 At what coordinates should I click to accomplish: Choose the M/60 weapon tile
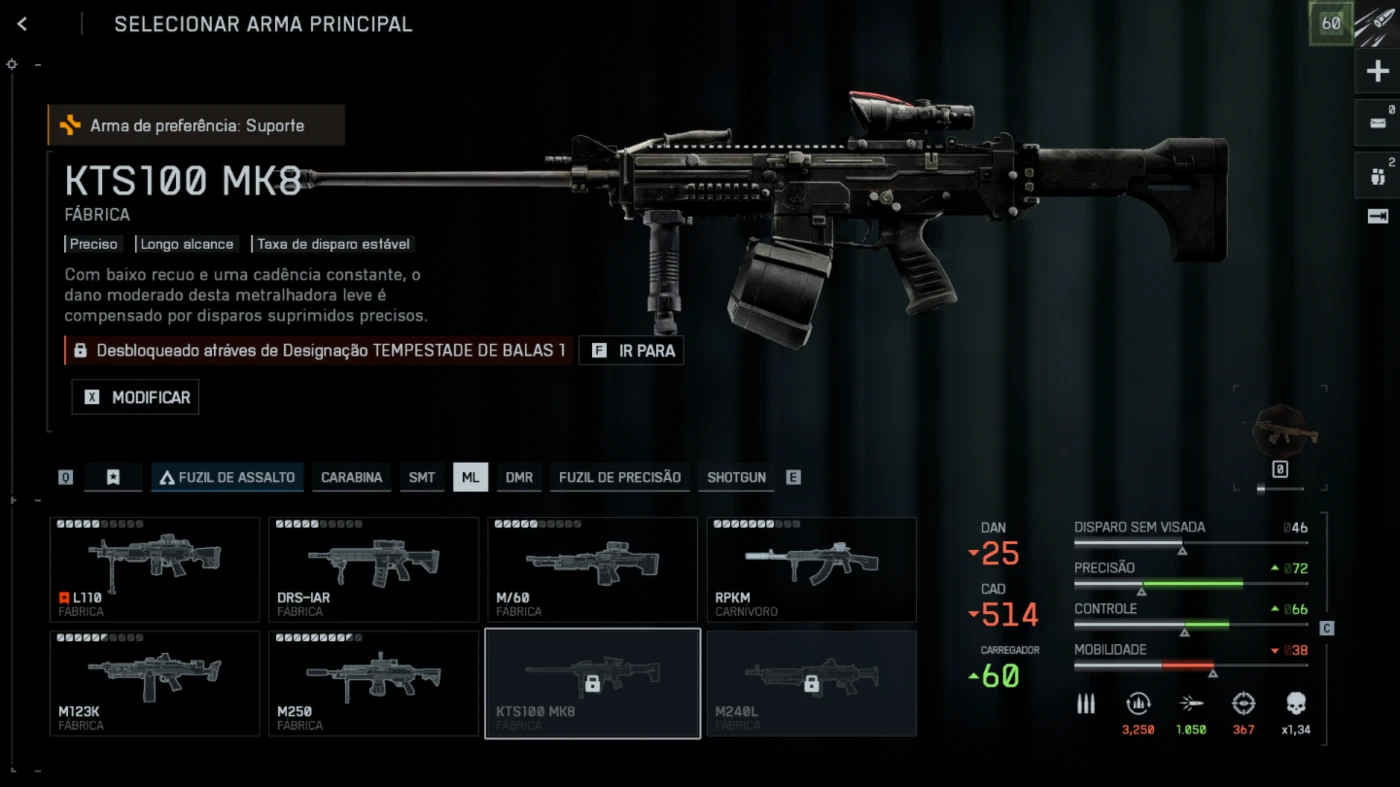coord(592,569)
